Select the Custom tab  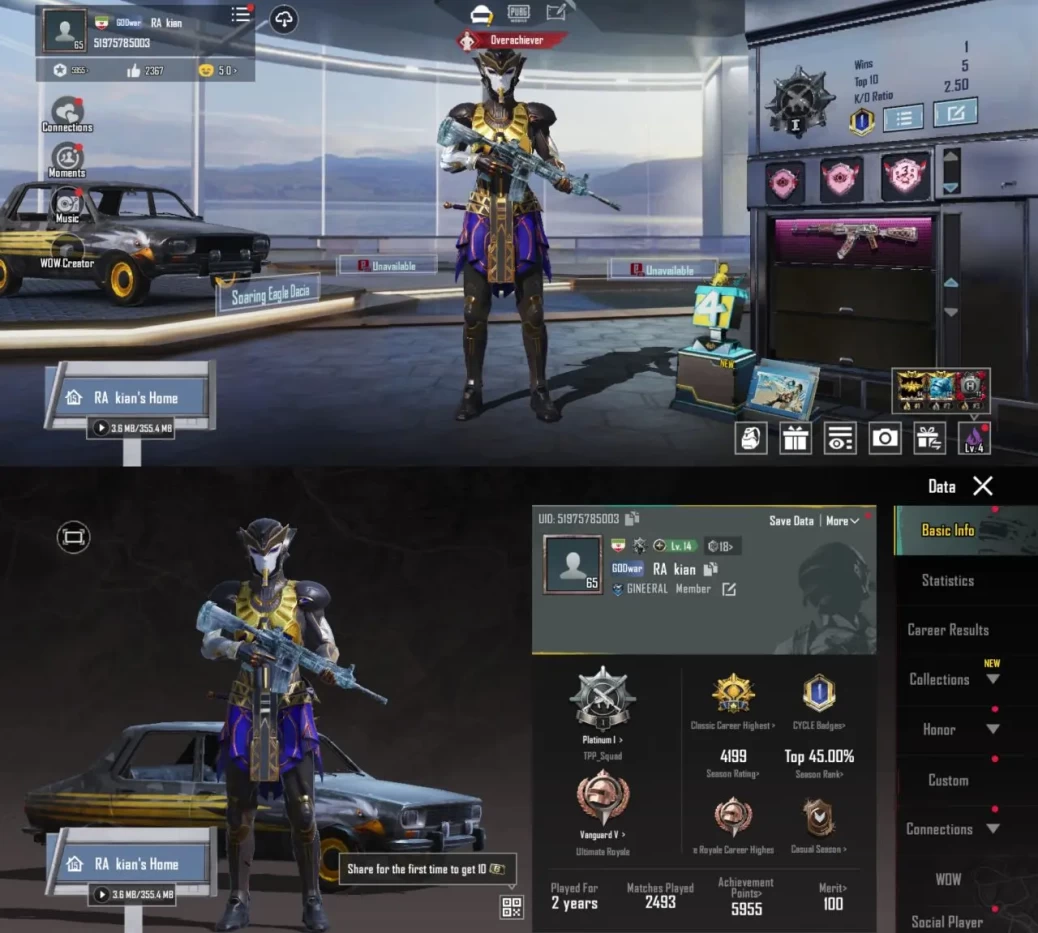(x=947, y=780)
